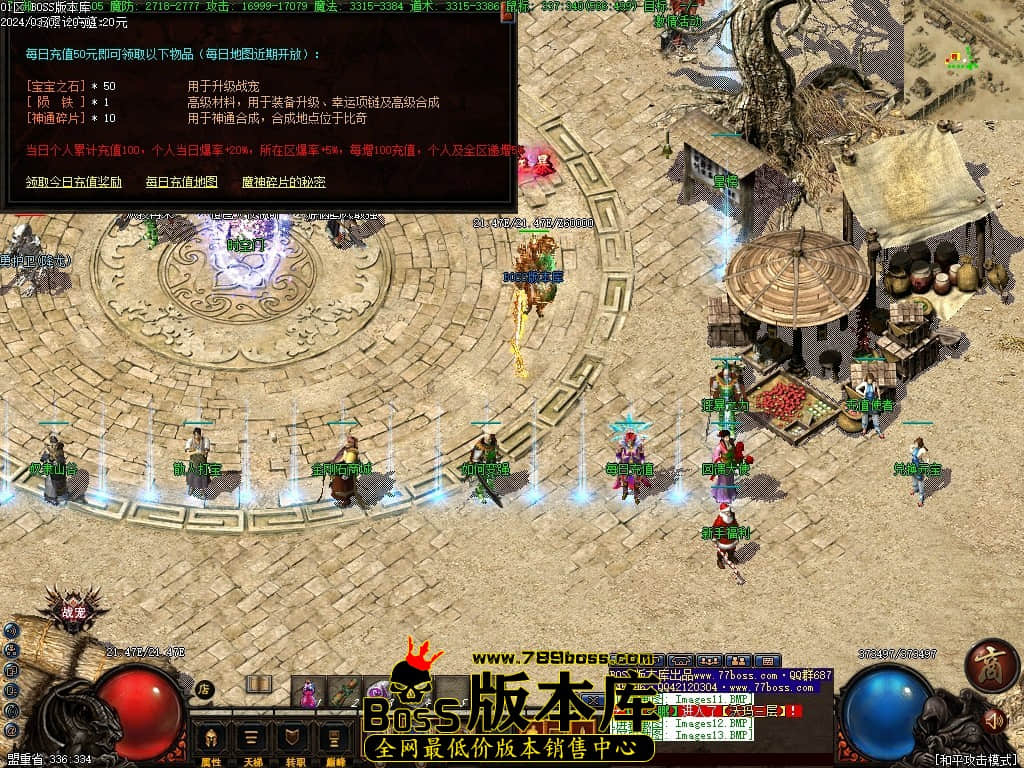Open the 魔神碎片的秘密 link
This screenshot has height=768, width=1024.
284,182
